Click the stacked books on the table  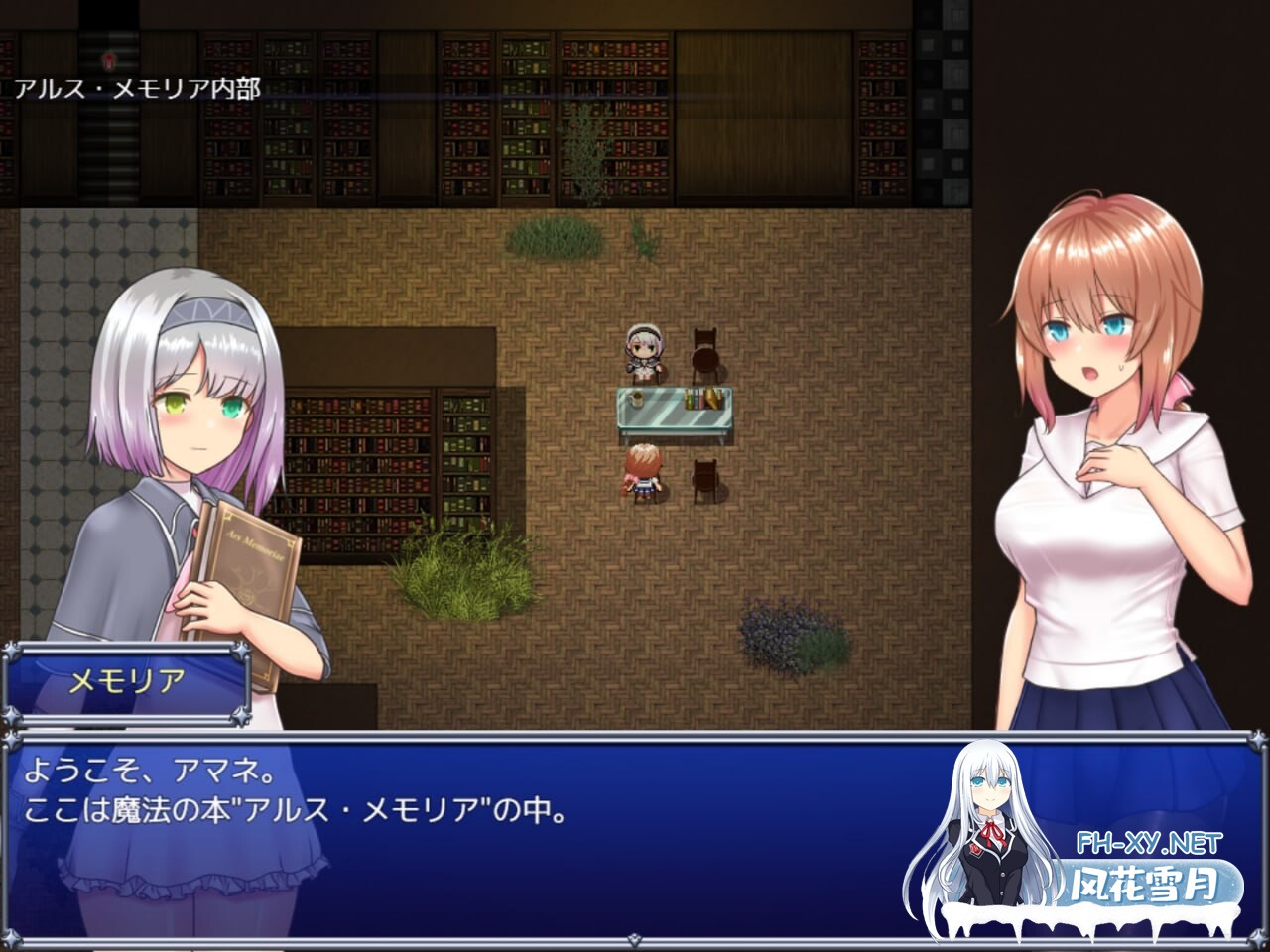pos(702,397)
